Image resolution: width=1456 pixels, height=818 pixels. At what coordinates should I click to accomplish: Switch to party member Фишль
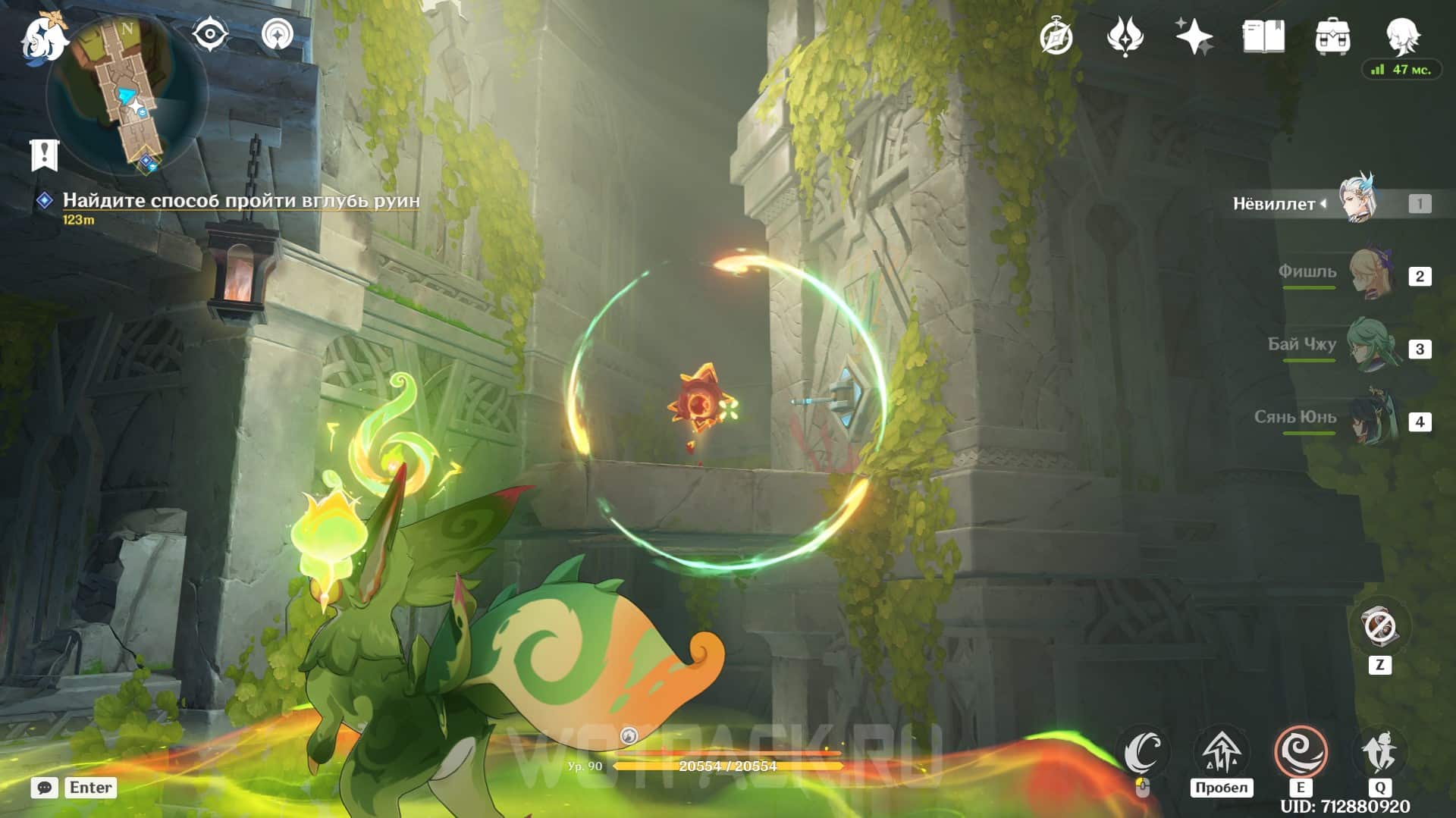[1371, 274]
